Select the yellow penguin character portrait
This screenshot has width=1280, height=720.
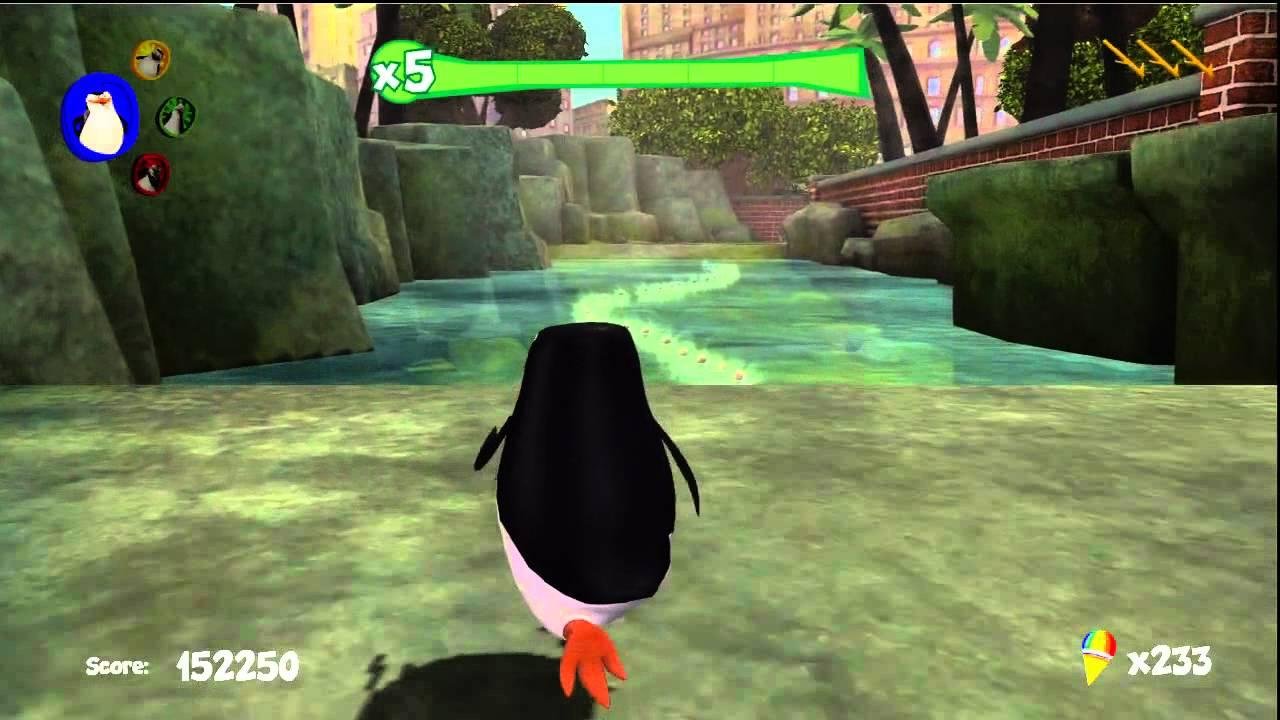(152, 59)
